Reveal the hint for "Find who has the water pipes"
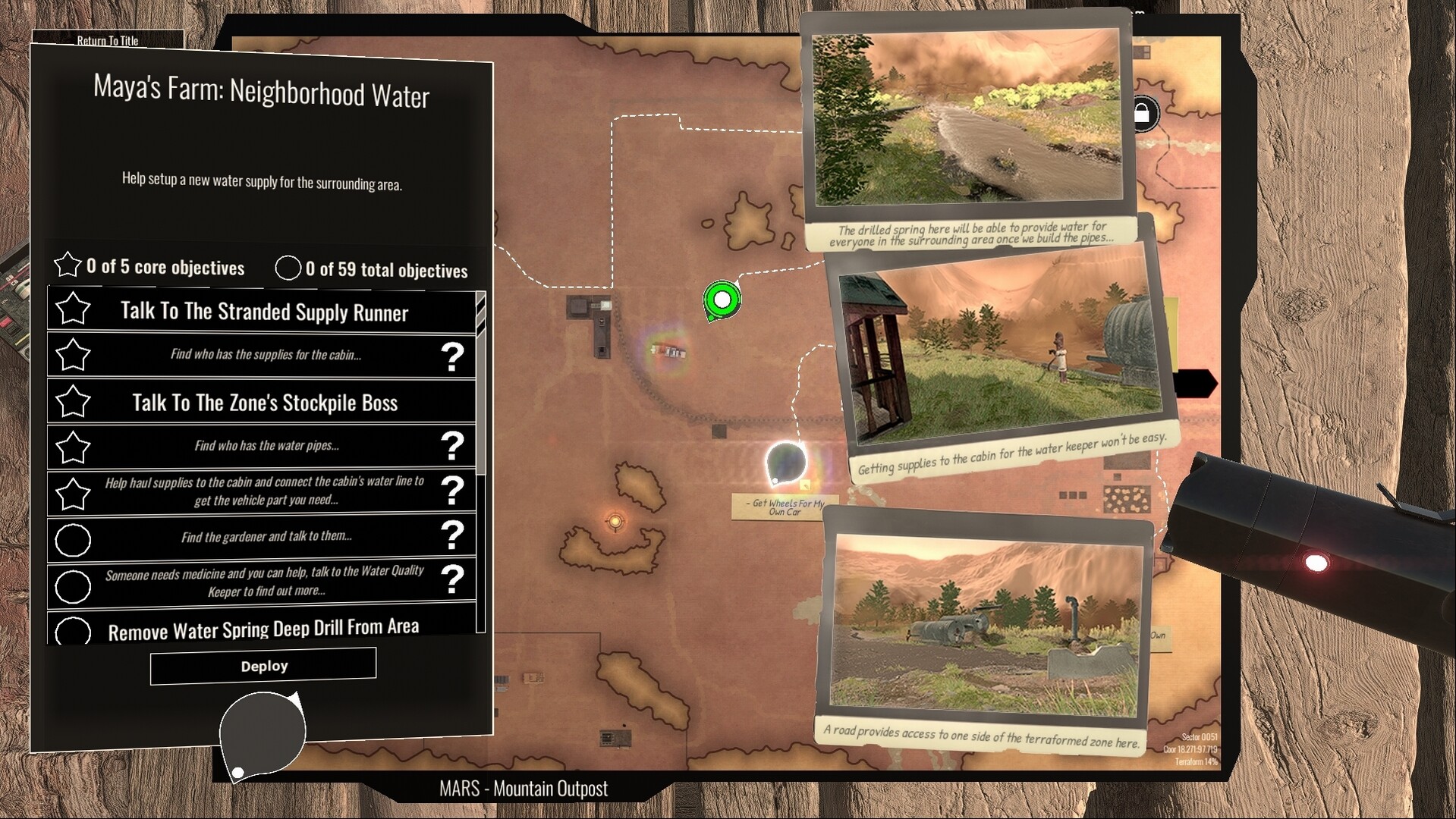Screen dimensions: 1456x819 coord(453,447)
